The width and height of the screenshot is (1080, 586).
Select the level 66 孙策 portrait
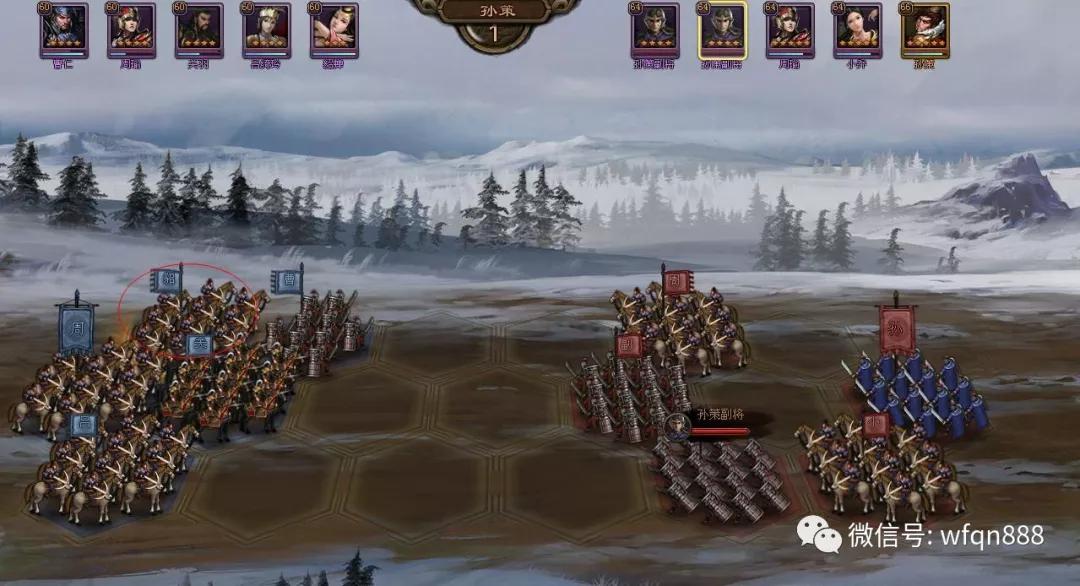(925, 28)
